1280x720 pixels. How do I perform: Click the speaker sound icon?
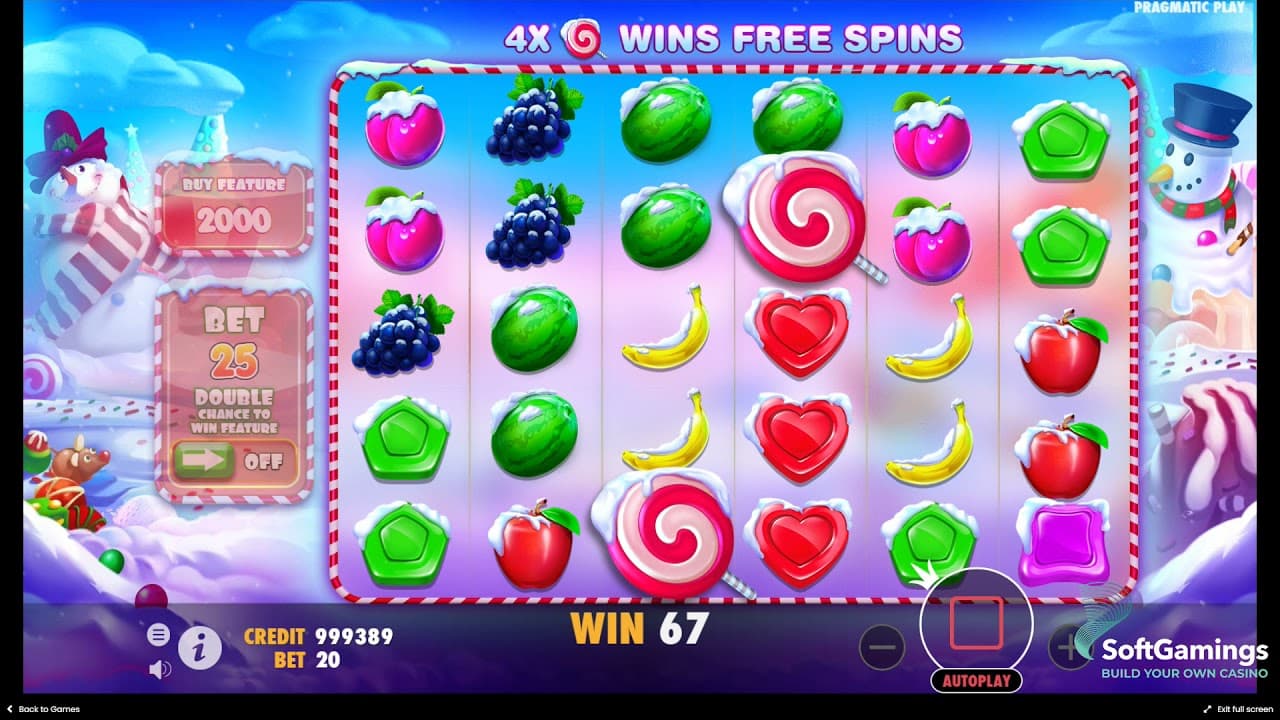pos(158,667)
